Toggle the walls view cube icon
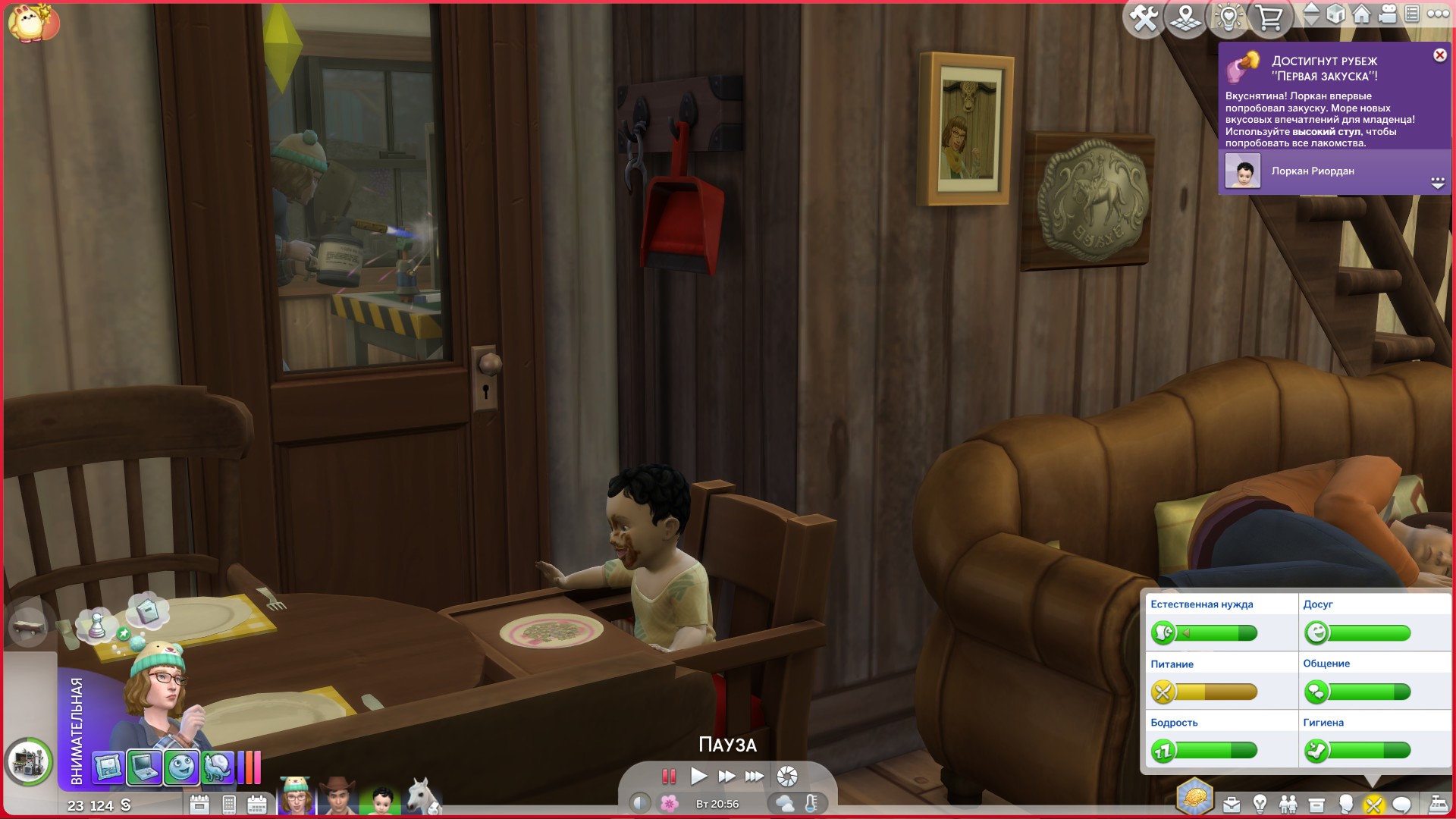1456x819 pixels. (x=1335, y=14)
